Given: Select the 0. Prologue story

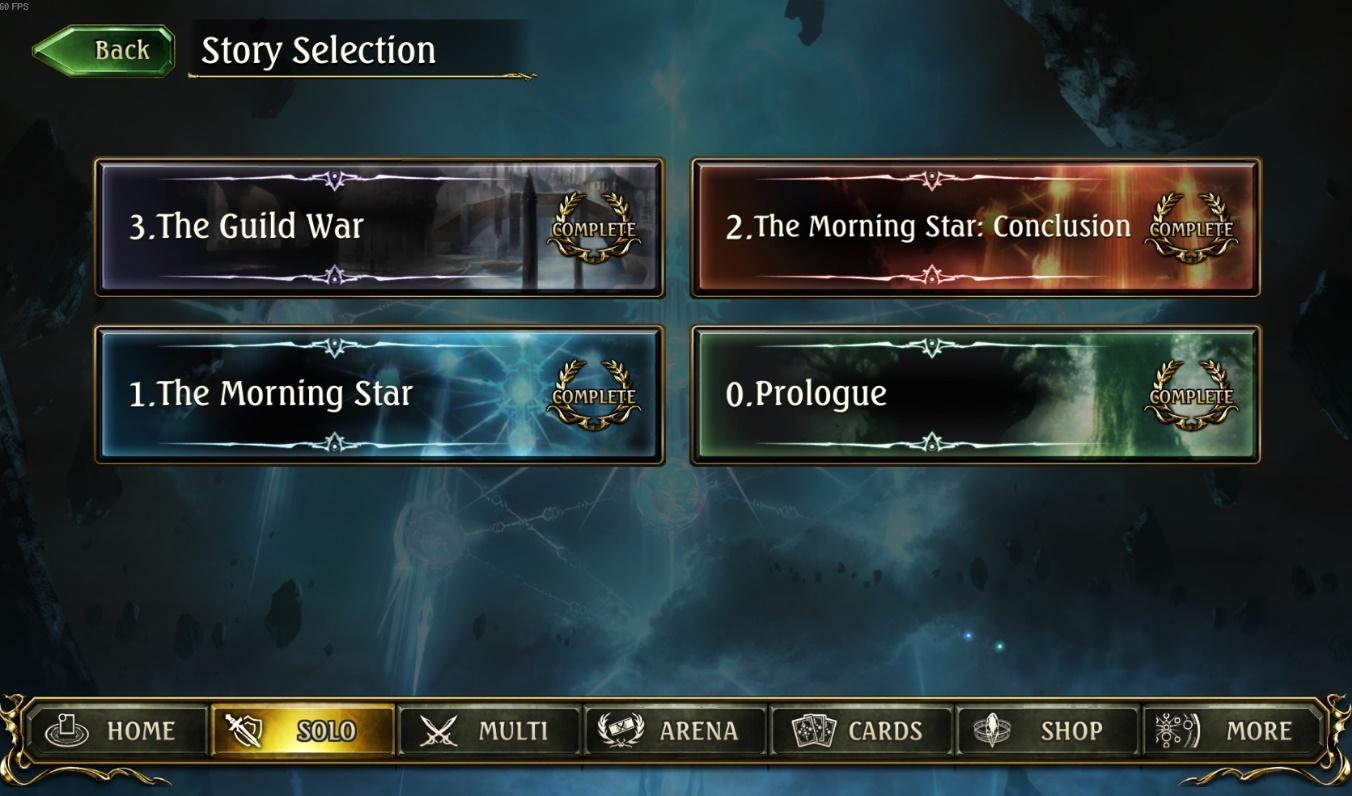Looking at the screenshot, I should pos(975,394).
